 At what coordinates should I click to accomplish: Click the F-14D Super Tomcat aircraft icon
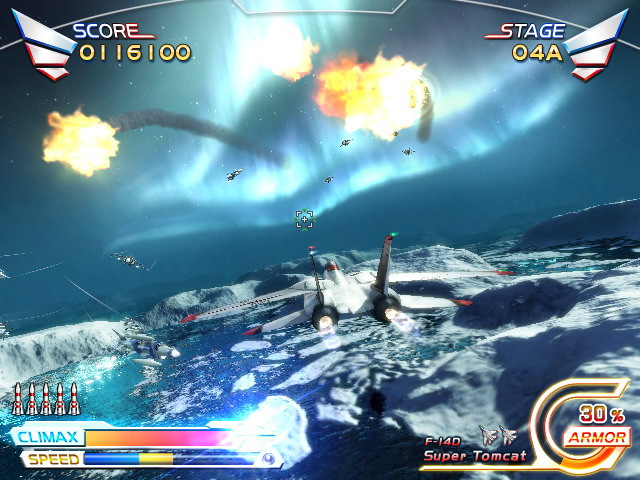497,436
